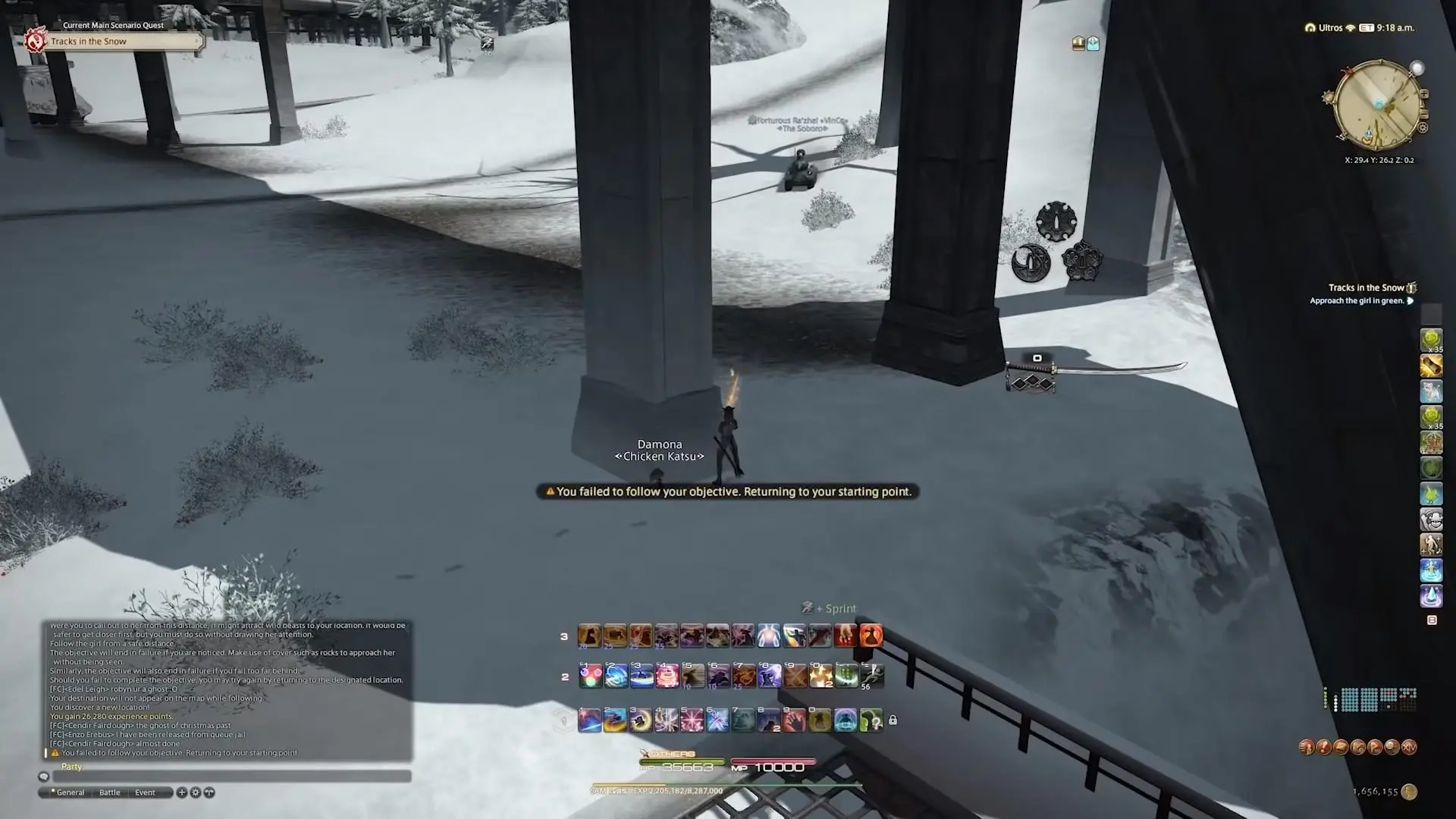Select the General chat tab
The width and height of the screenshot is (1456, 819).
click(x=70, y=792)
